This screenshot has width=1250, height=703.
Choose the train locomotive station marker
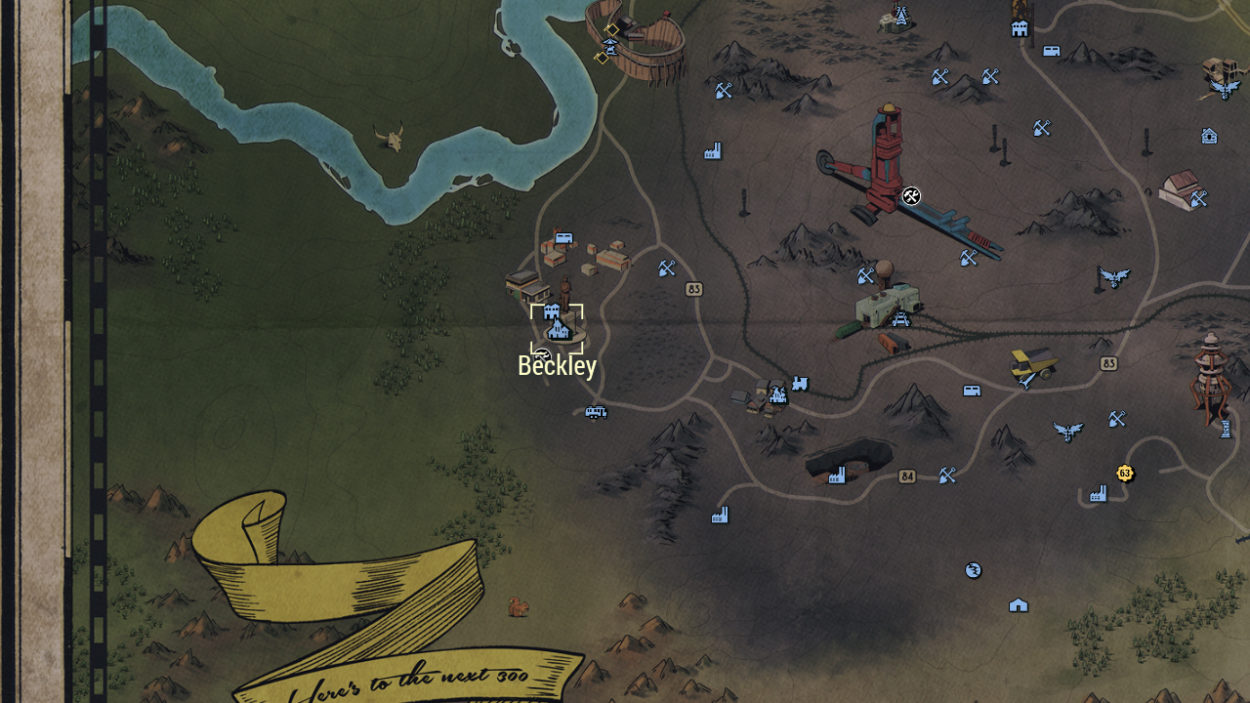click(x=800, y=383)
